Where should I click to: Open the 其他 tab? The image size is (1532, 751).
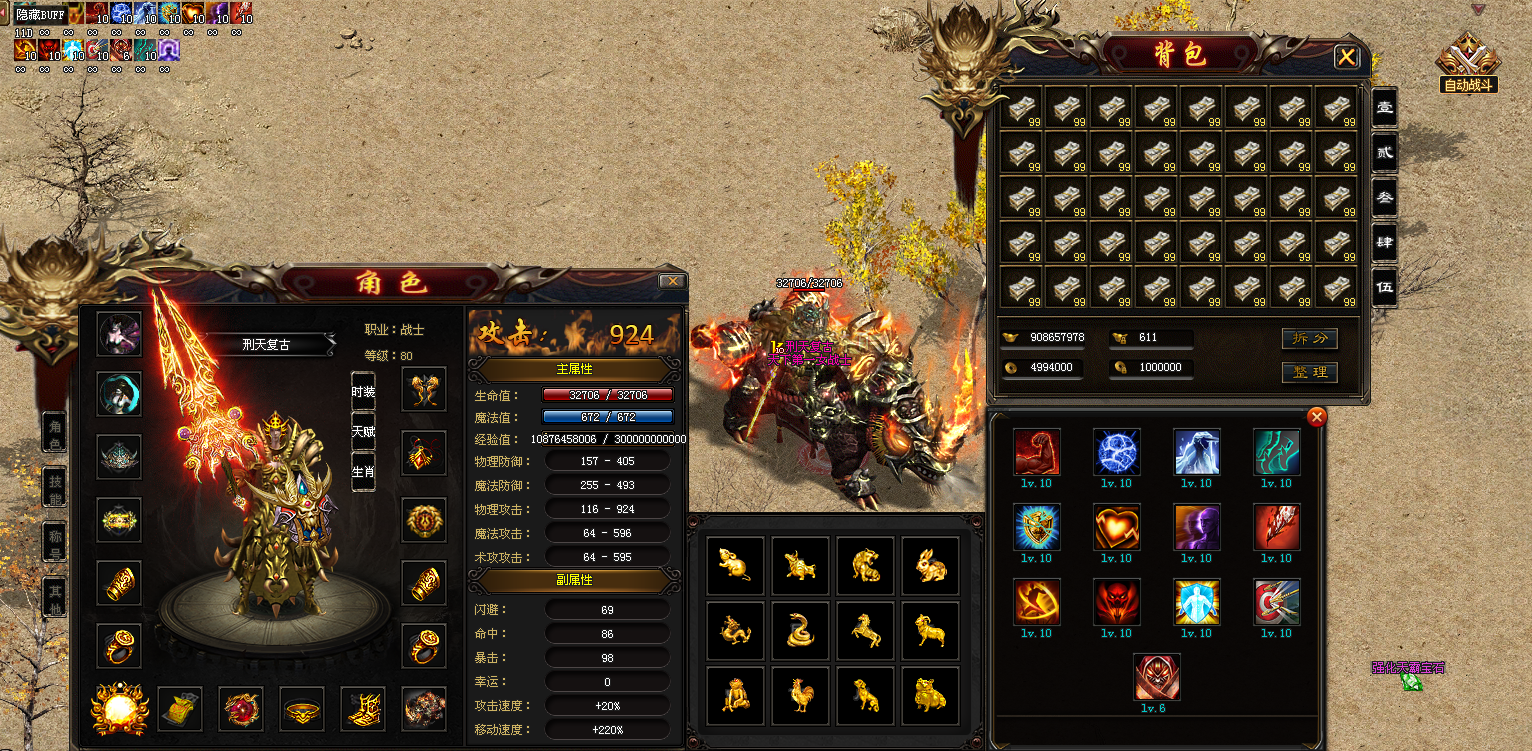[x=56, y=599]
